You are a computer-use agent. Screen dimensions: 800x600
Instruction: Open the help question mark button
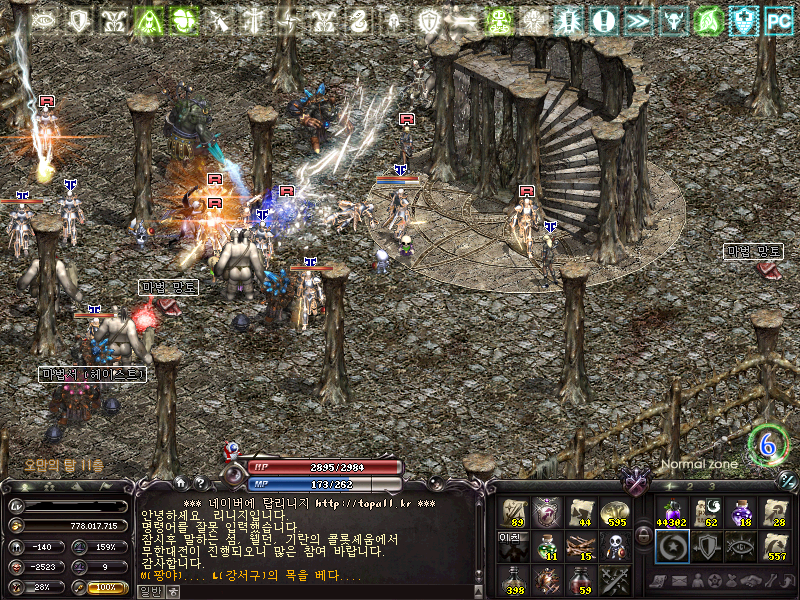[x=199, y=484]
